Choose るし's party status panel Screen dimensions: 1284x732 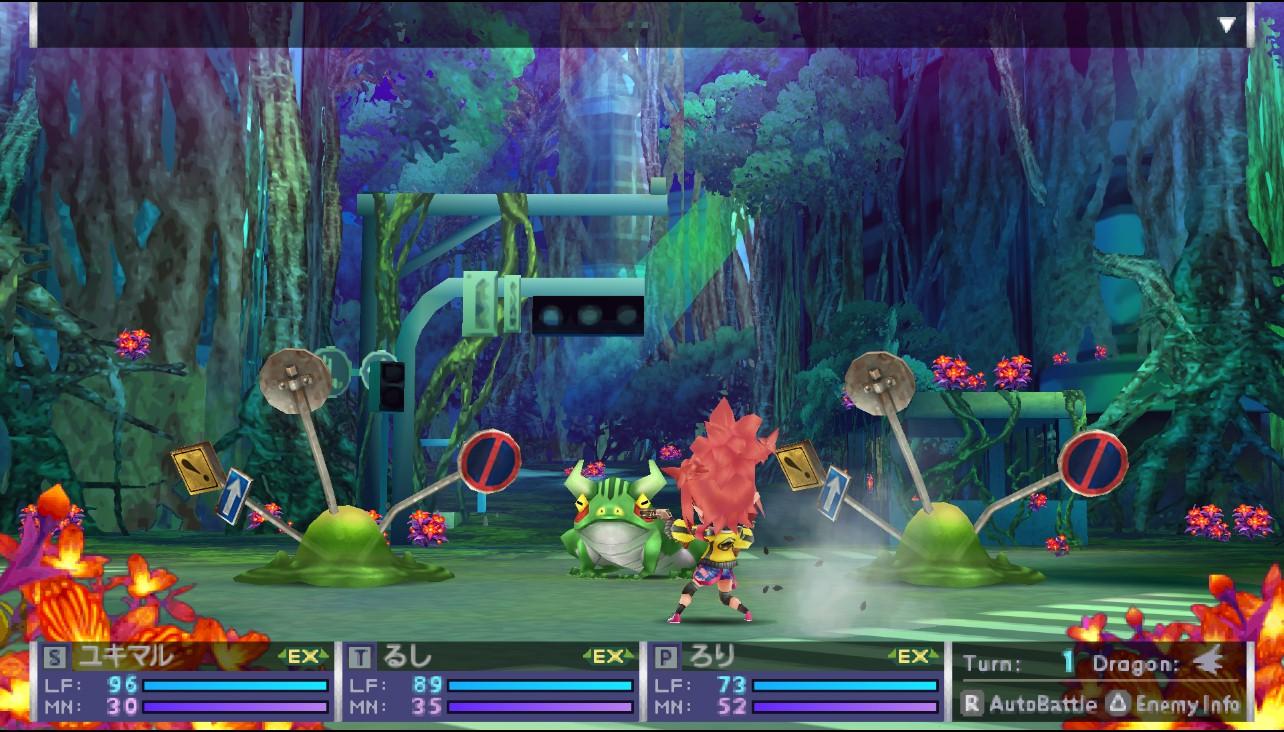click(x=491, y=682)
